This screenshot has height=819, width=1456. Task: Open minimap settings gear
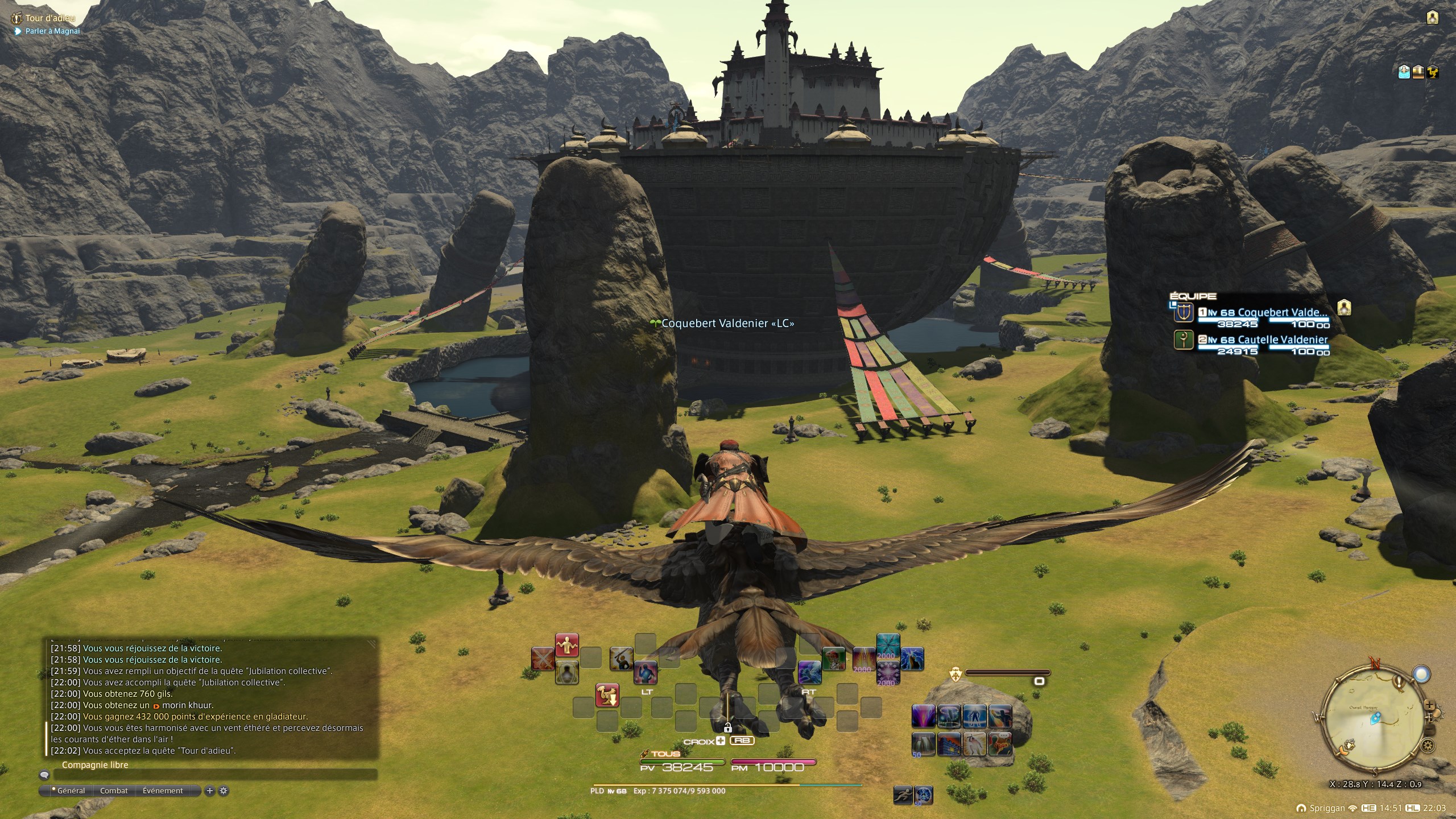pyautogui.click(x=1426, y=745)
